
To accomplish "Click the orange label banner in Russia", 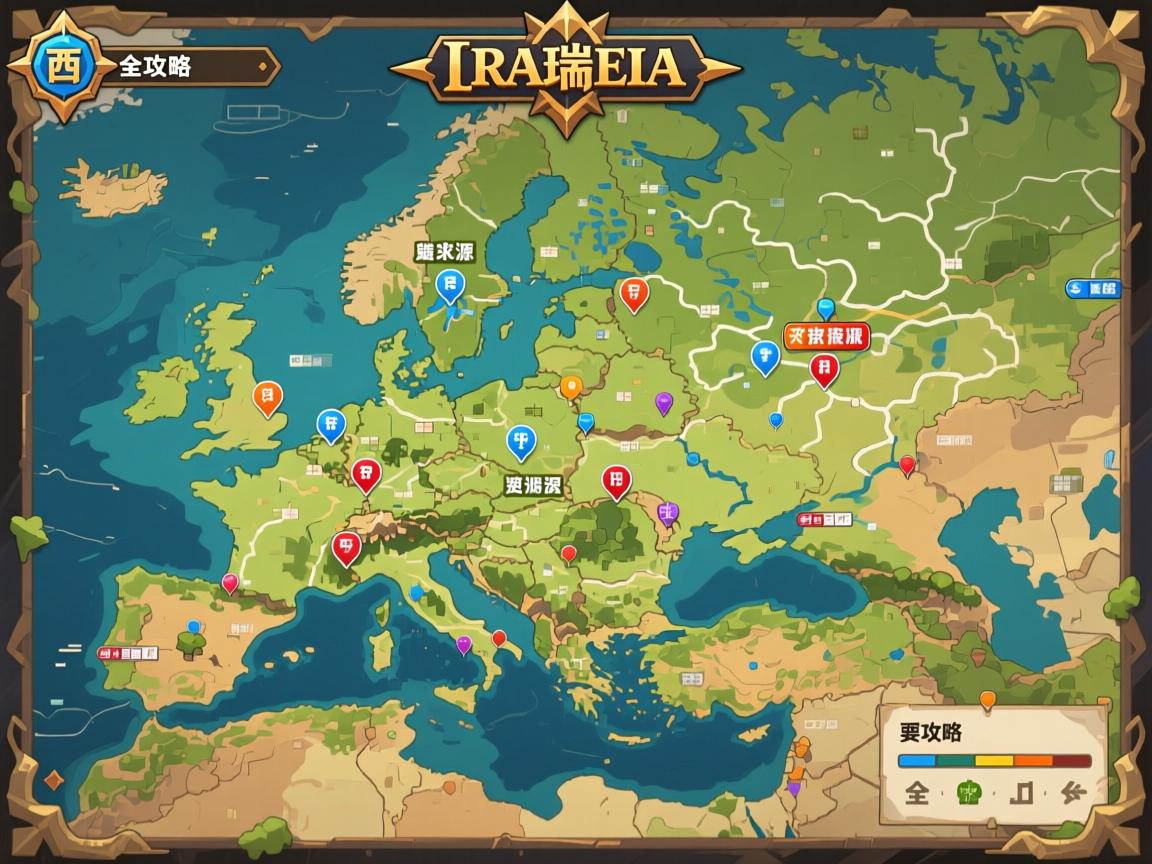I will pos(826,337).
